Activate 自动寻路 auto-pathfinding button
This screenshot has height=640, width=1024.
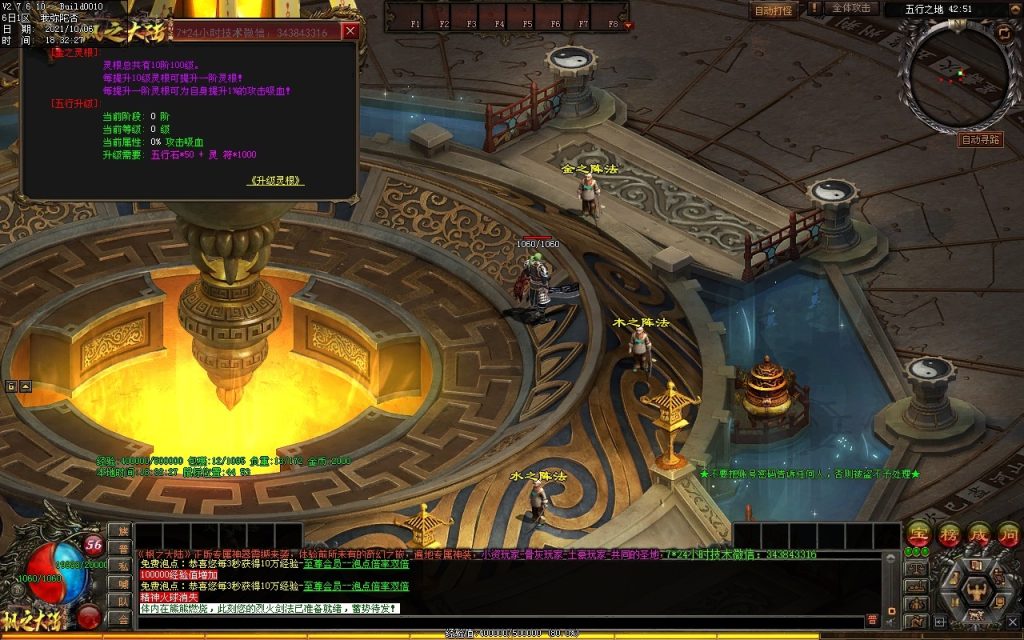pyautogui.click(x=980, y=140)
